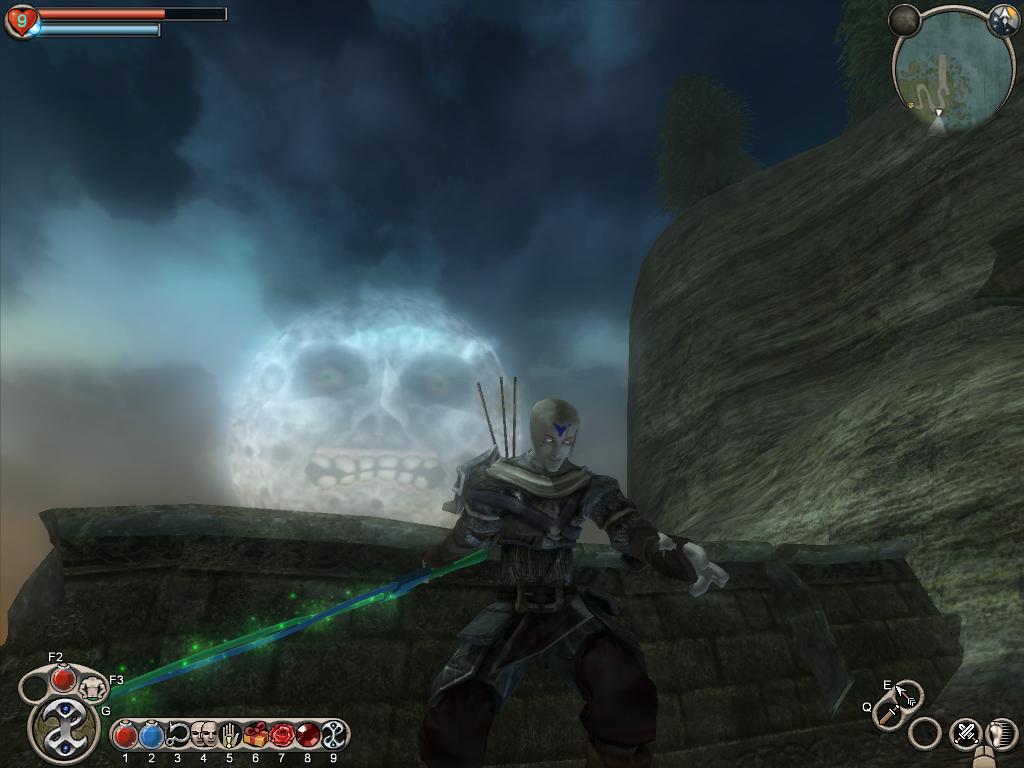Choose the twin face masks expression slot
Image resolution: width=1024 pixels, height=768 pixels.
(x=204, y=735)
